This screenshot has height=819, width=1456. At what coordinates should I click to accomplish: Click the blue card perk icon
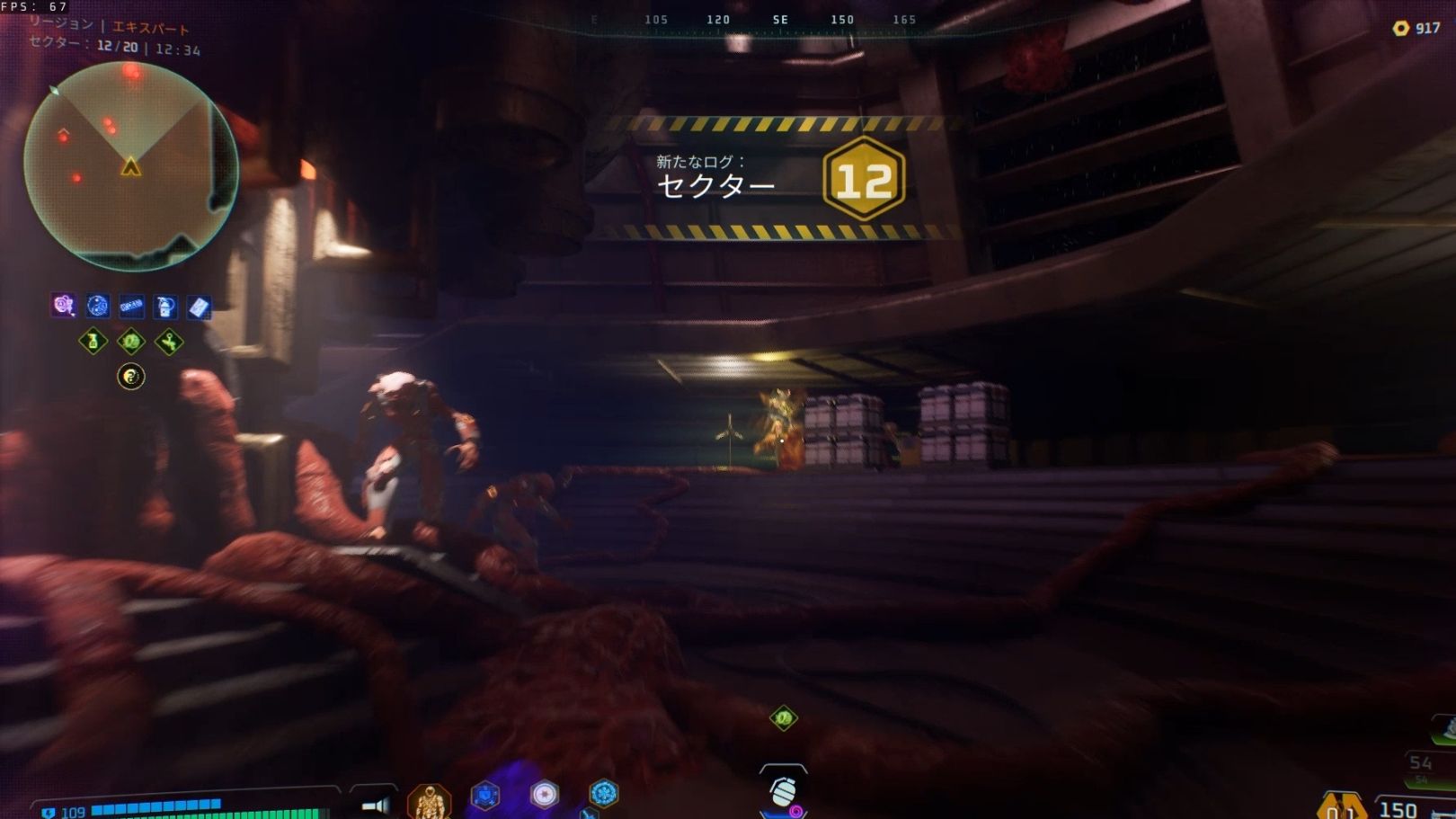coord(199,307)
